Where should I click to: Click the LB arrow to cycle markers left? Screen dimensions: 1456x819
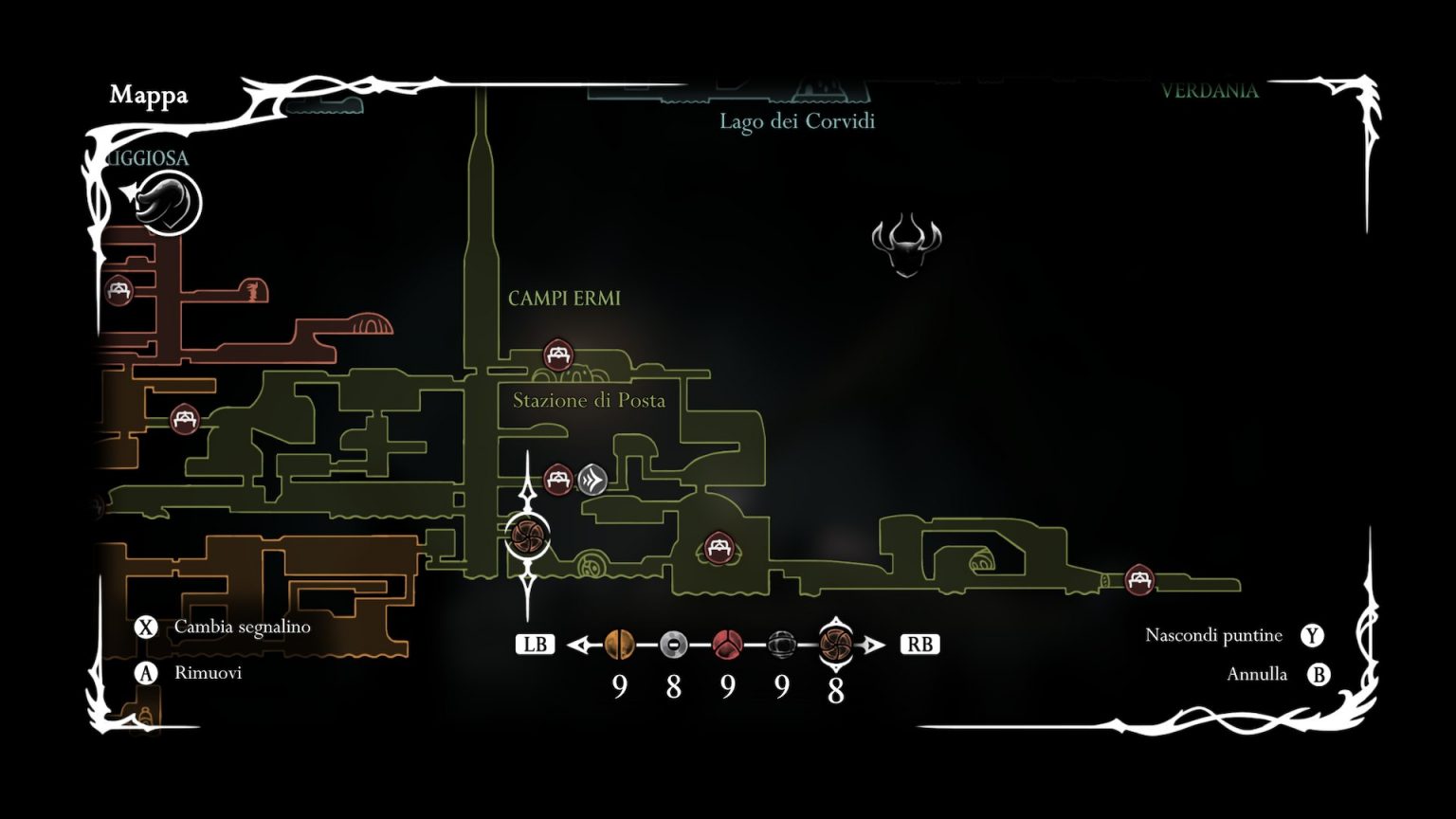[x=582, y=644]
